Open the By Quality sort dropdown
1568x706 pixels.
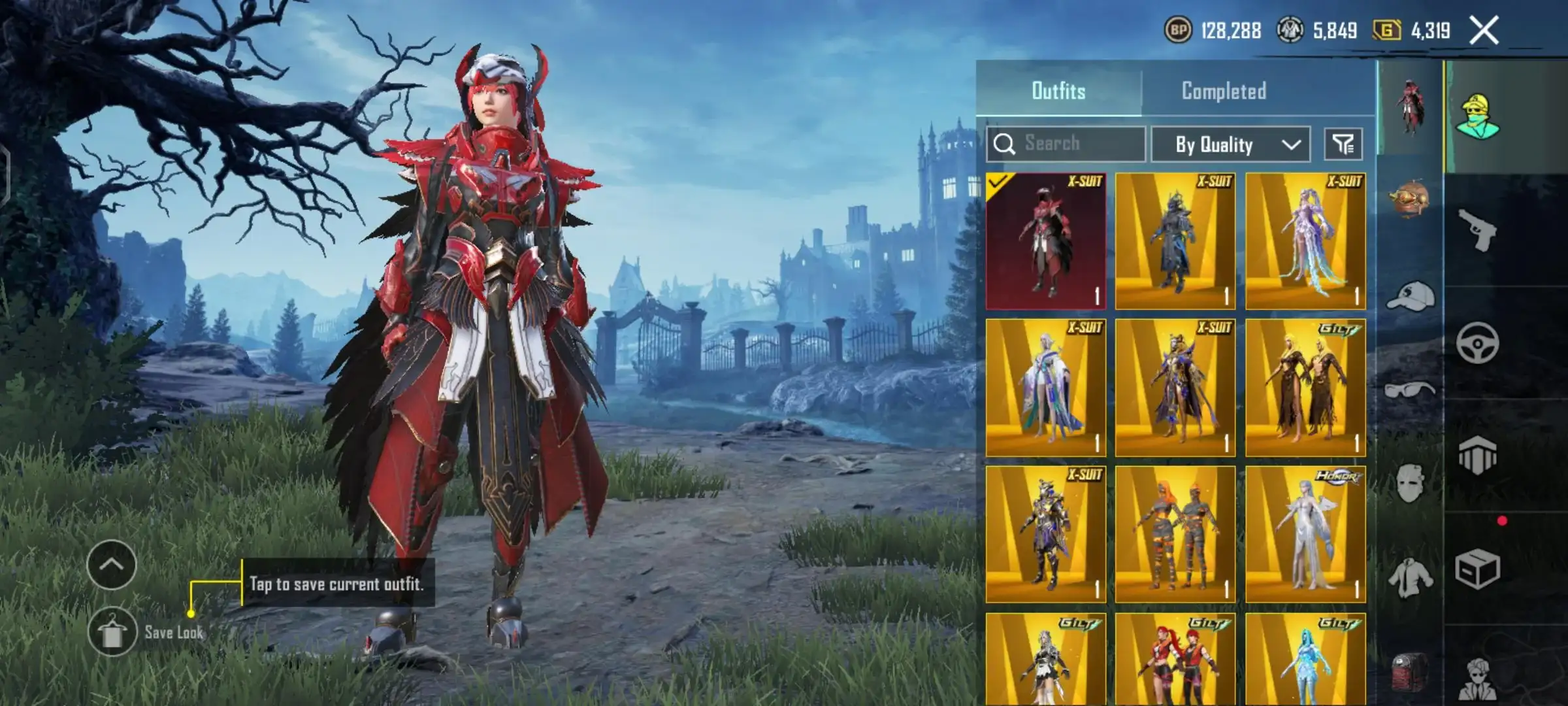(x=1230, y=144)
